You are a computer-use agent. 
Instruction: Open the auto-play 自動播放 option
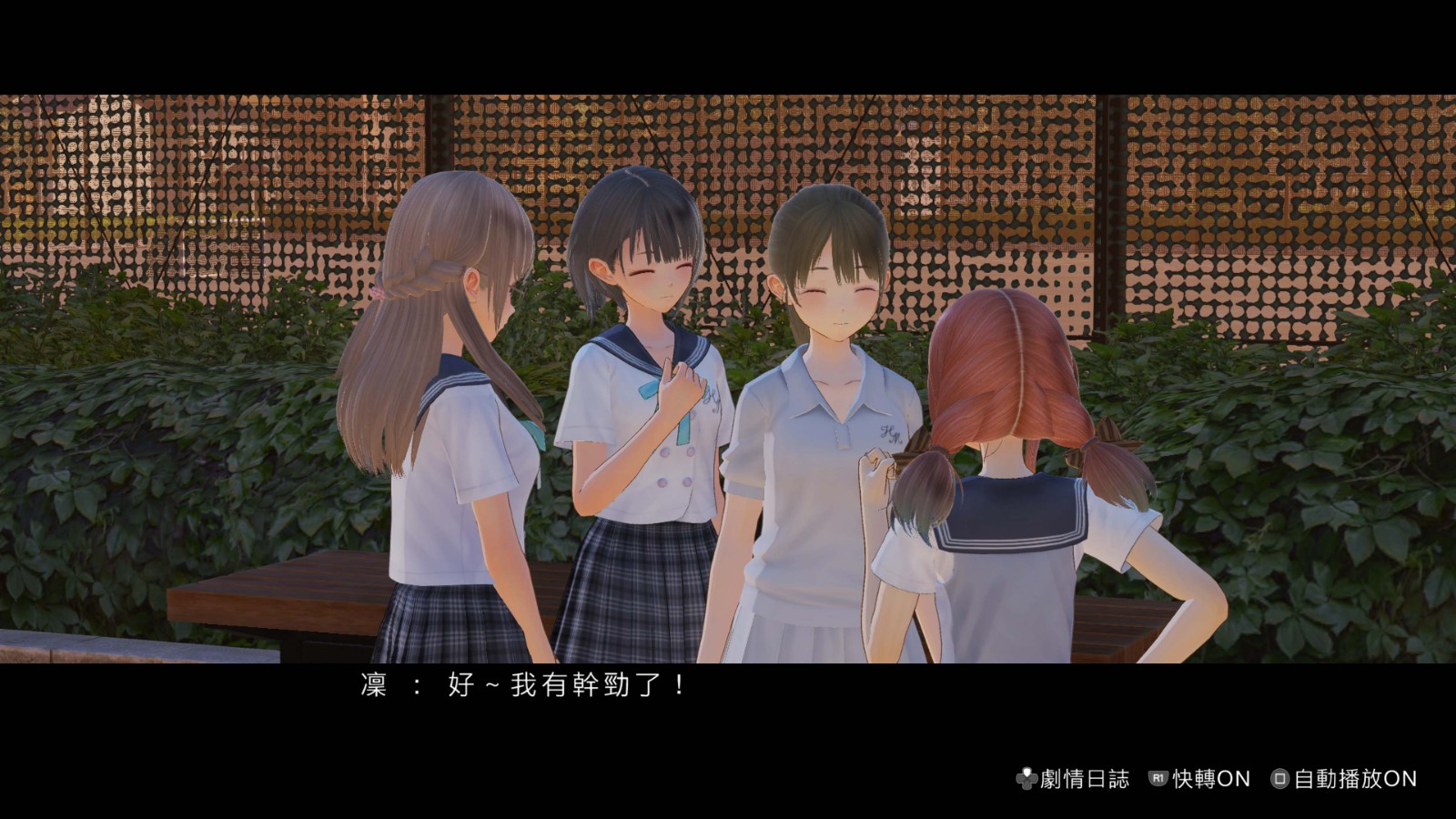tap(1356, 778)
